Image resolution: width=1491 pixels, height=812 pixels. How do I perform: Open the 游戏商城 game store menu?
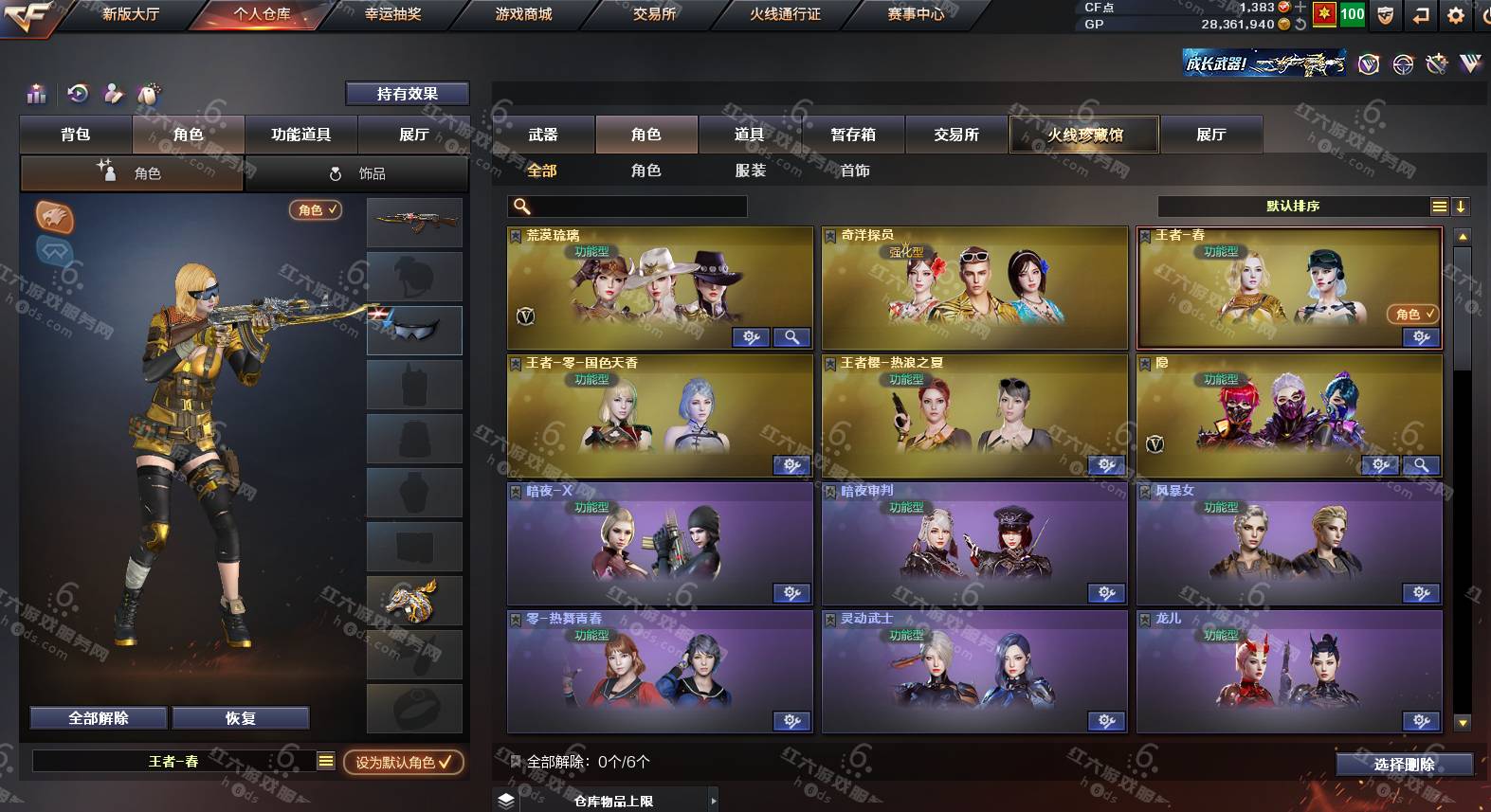click(523, 14)
